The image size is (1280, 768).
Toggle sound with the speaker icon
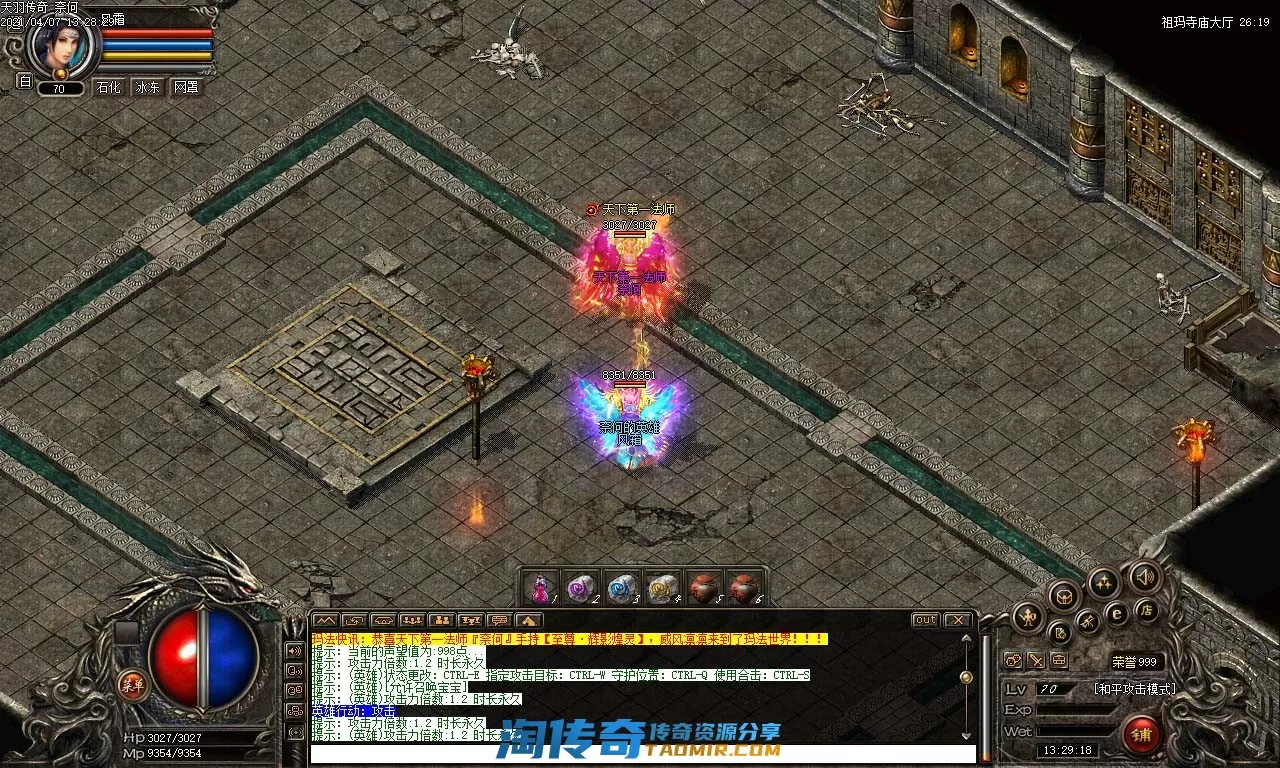1144,577
